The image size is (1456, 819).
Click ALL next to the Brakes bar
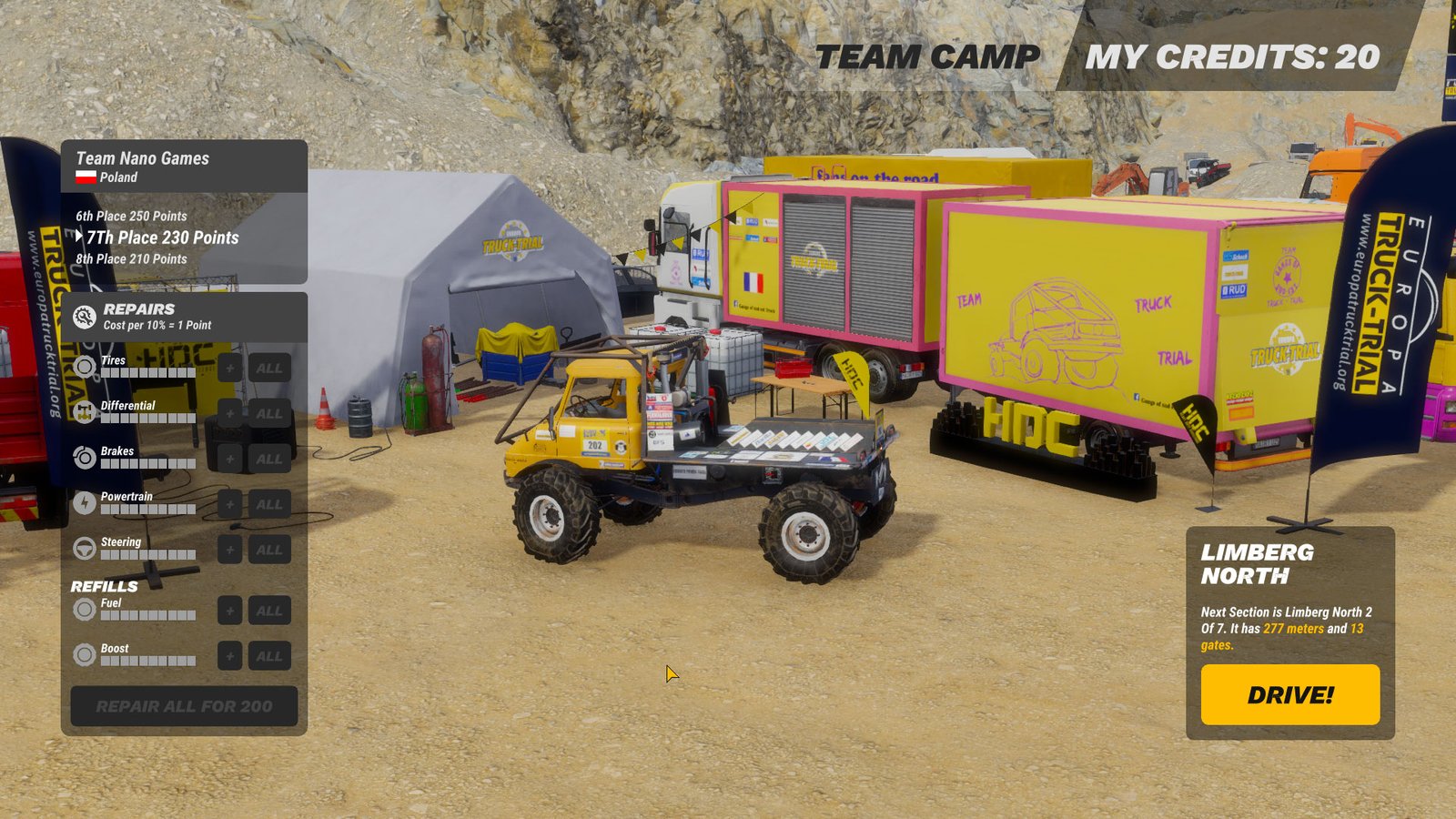click(x=268, y=458)
